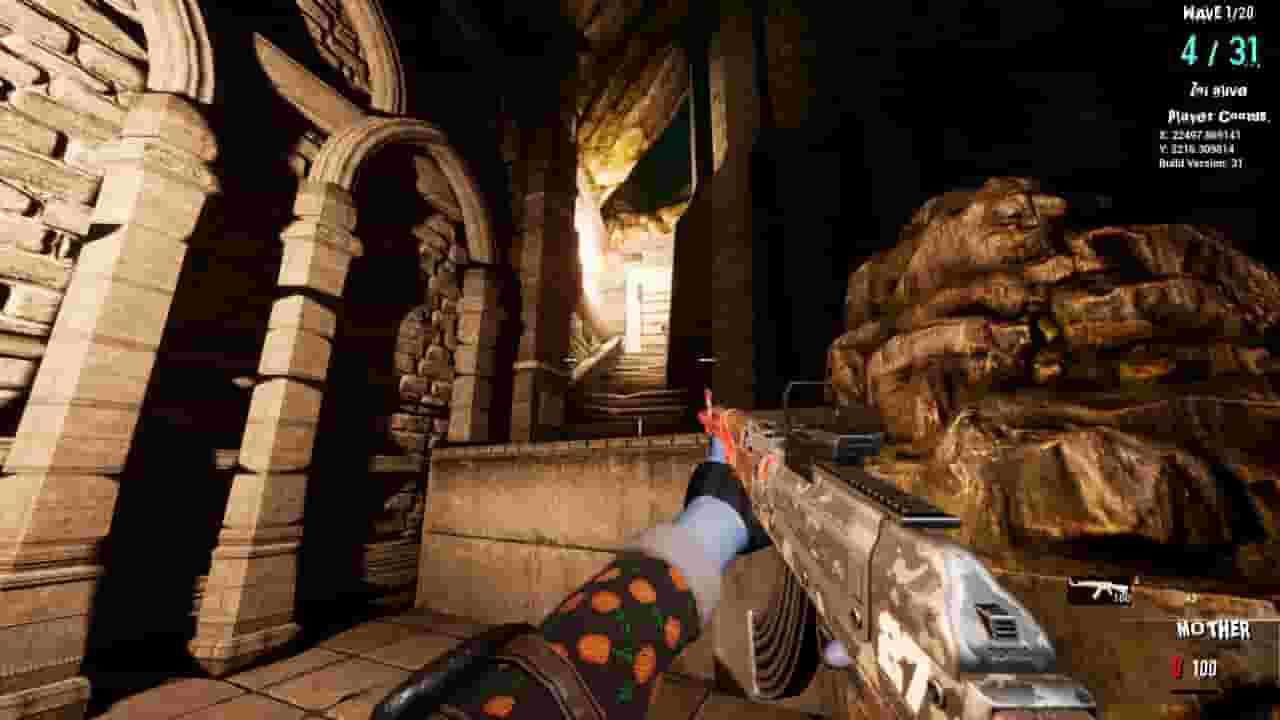Select the MOTHER character nameplate

coord(1212,630)
